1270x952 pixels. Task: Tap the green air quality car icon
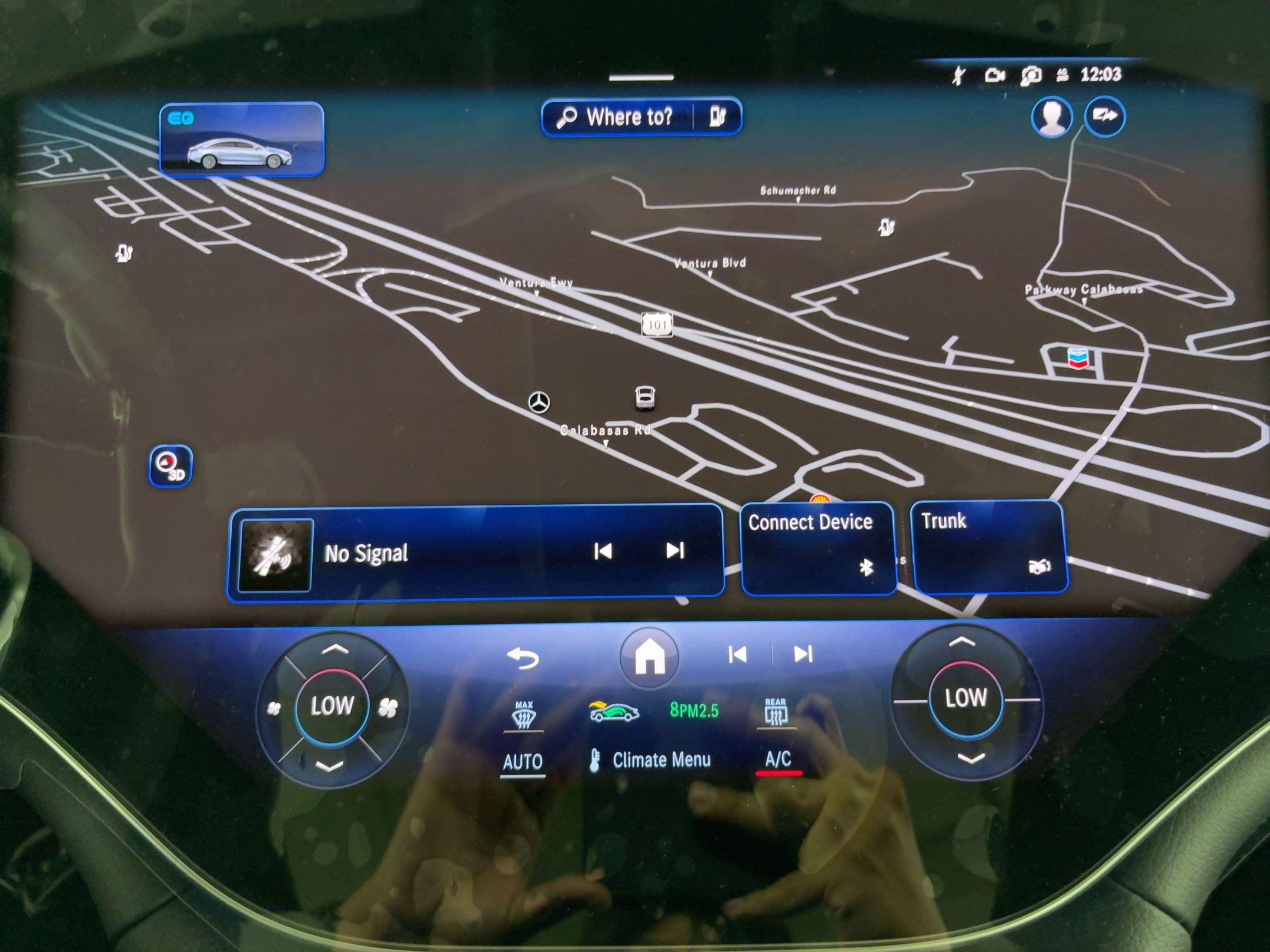(x=614, y=712)
